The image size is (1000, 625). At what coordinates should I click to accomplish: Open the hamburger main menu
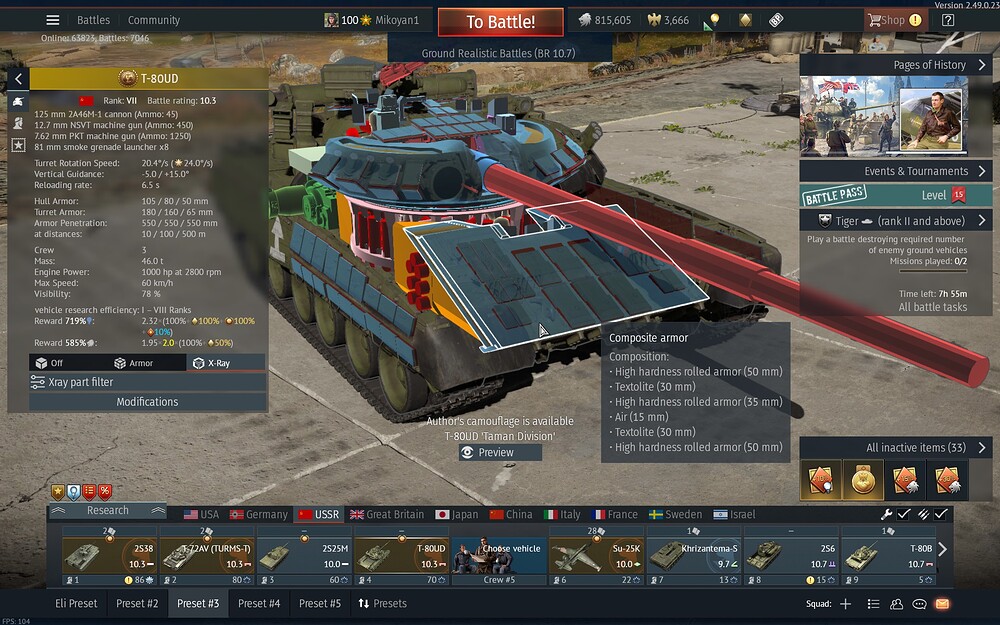53,20
